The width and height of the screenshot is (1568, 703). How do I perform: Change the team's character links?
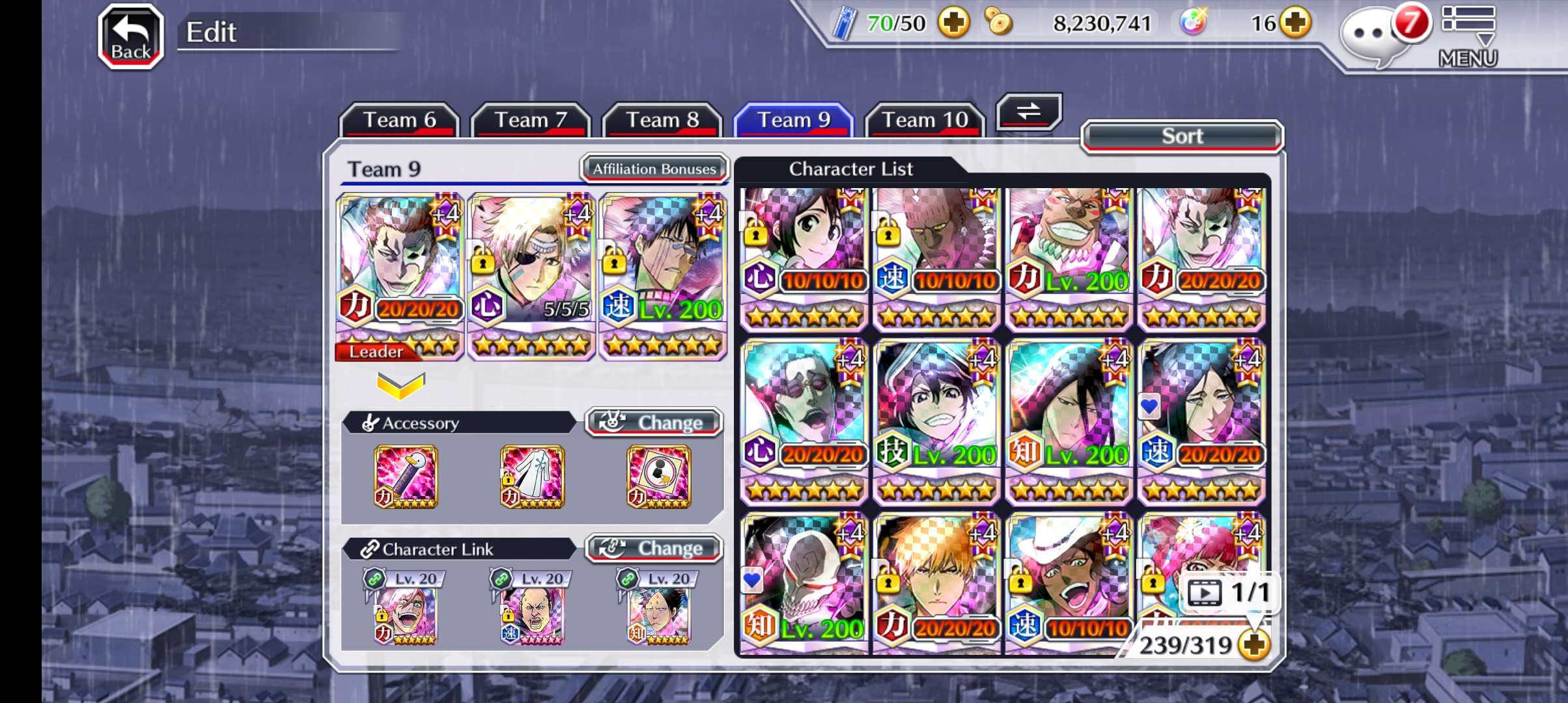coord(654,549)
